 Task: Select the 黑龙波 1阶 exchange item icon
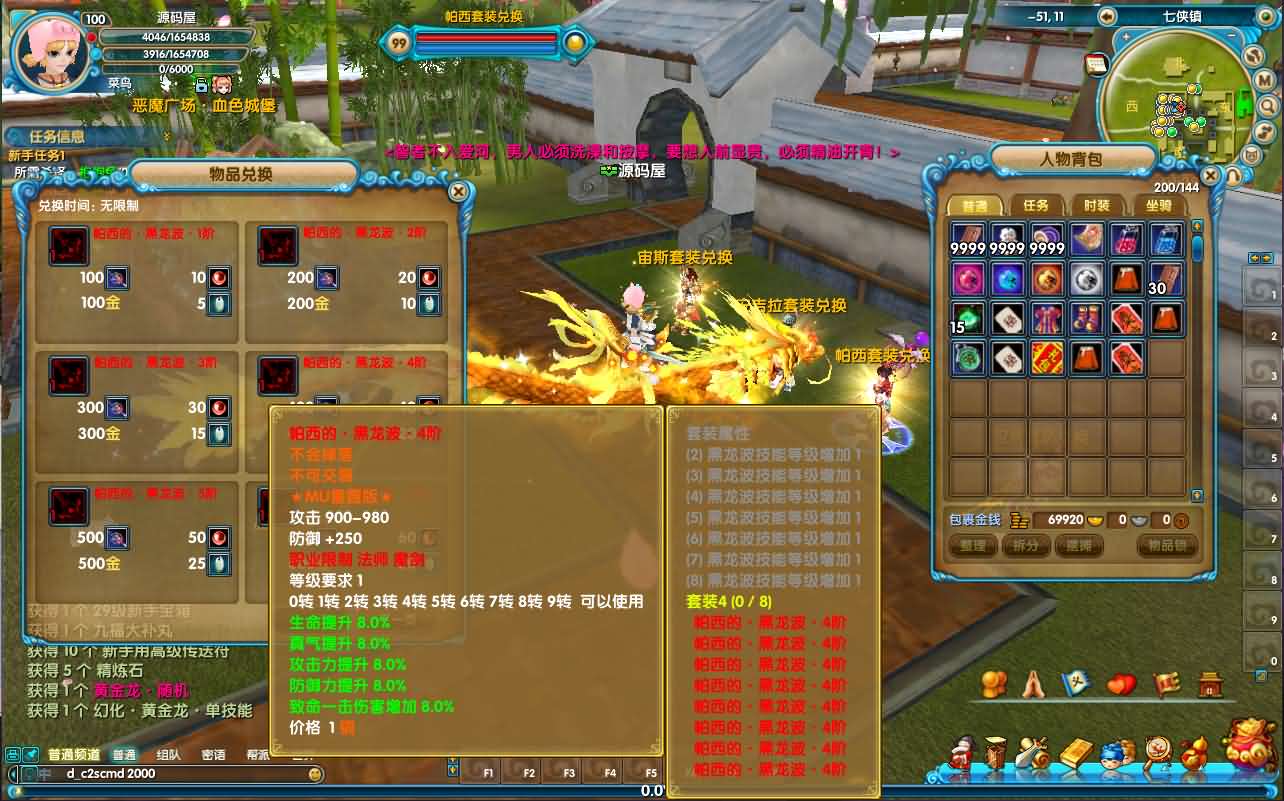point(70,246)
